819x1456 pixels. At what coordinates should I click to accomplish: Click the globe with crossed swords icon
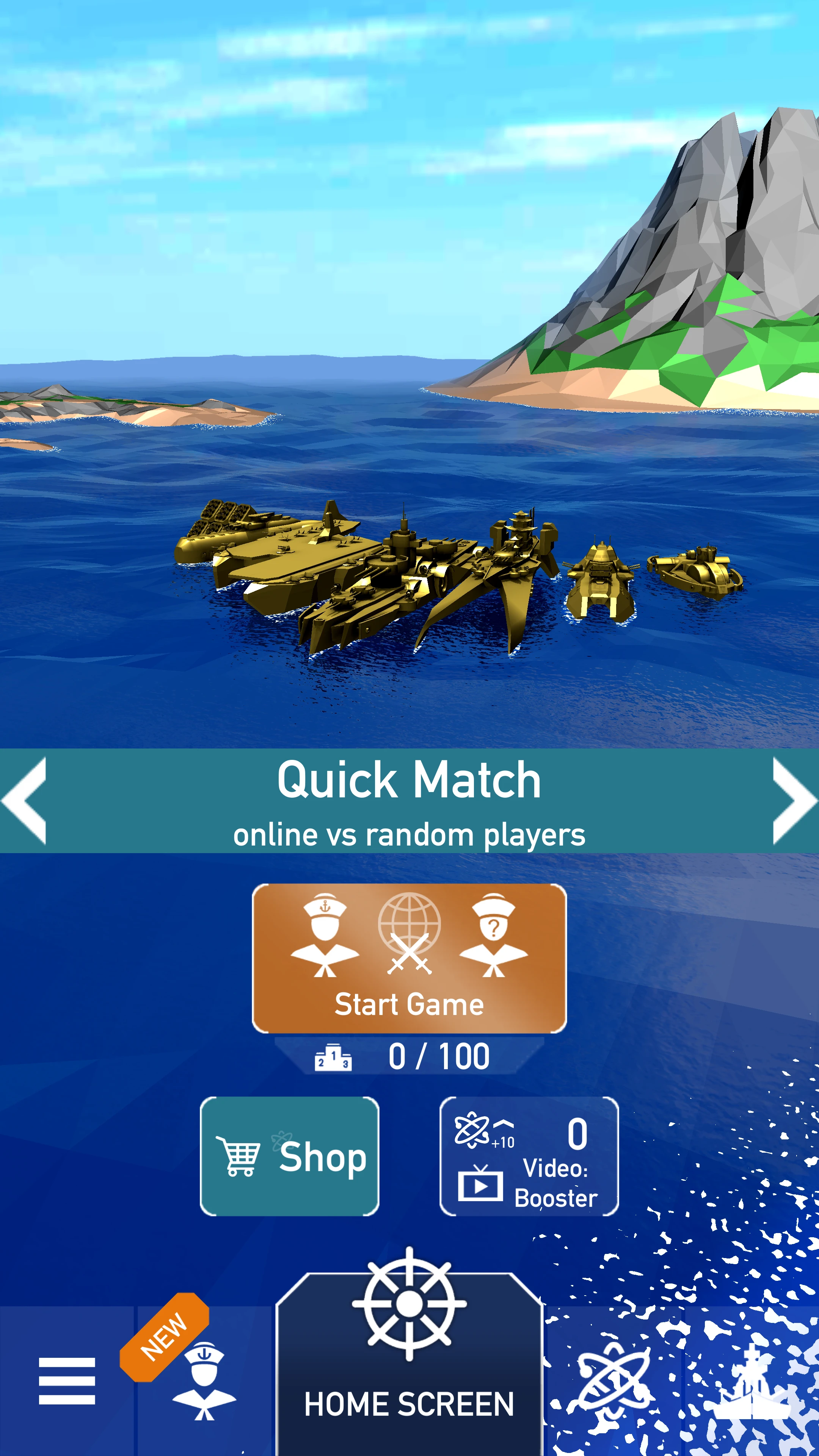[x=409, y=933]
